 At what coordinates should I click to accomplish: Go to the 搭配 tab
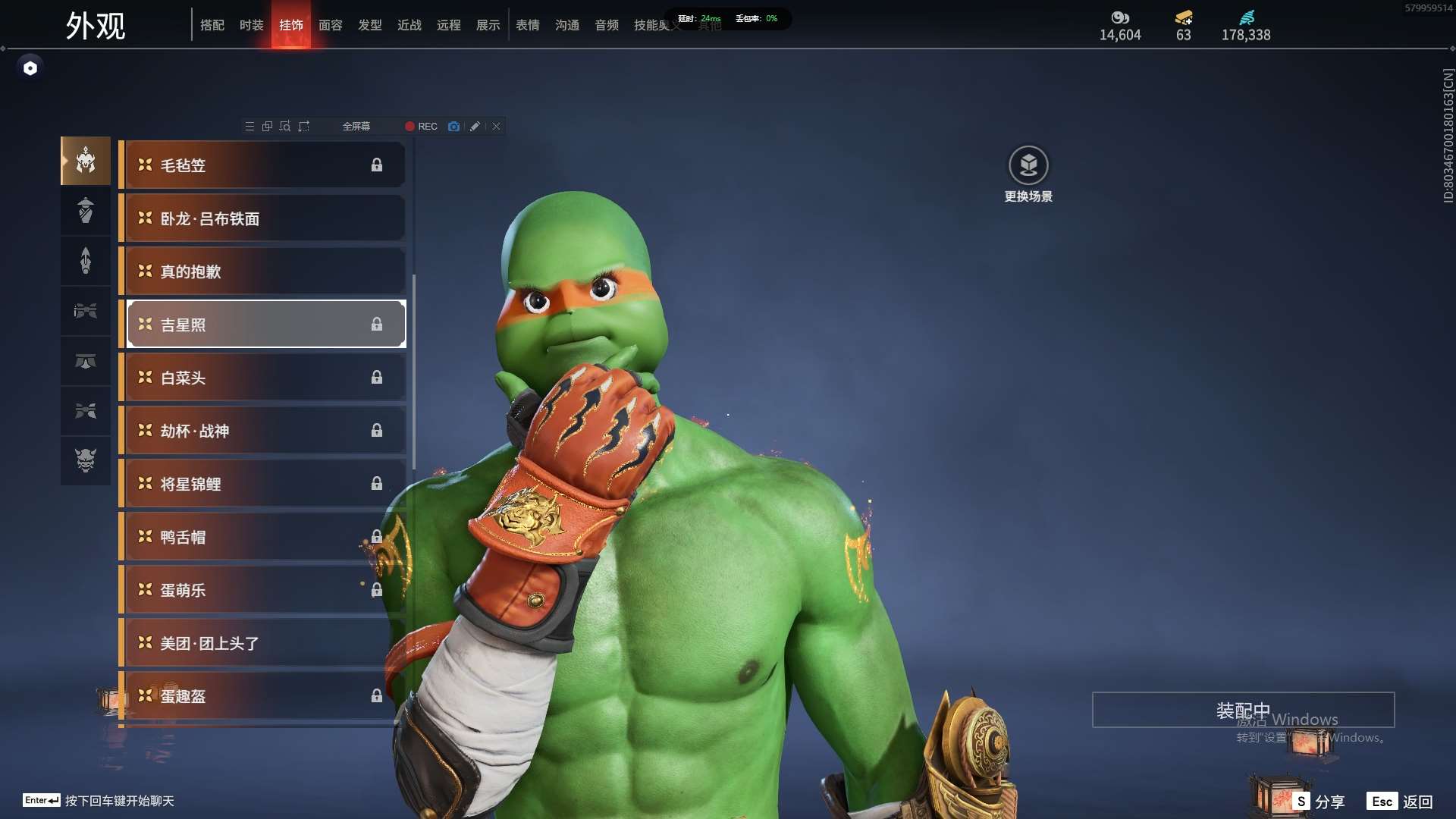coord(212,25)
